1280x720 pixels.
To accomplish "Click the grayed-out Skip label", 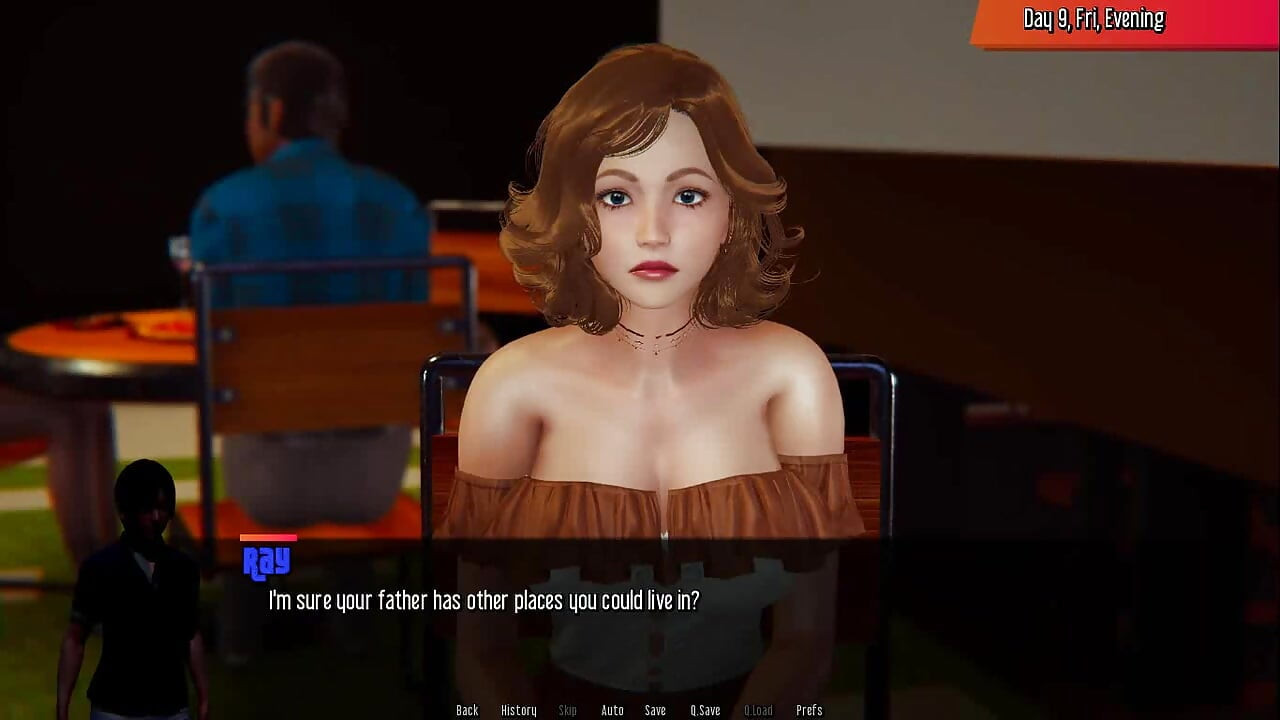I will tap(567, 709).
